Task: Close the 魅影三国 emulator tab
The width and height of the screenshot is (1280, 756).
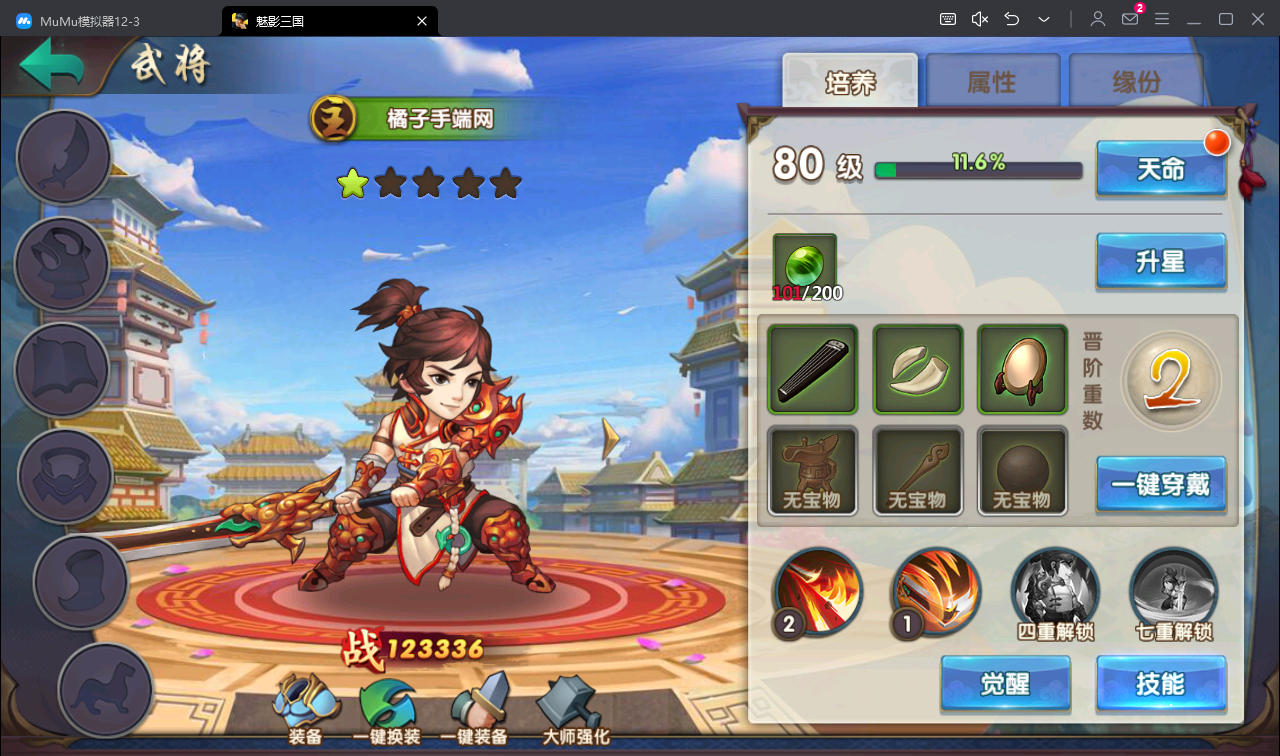Action: [x=422, y=20]
